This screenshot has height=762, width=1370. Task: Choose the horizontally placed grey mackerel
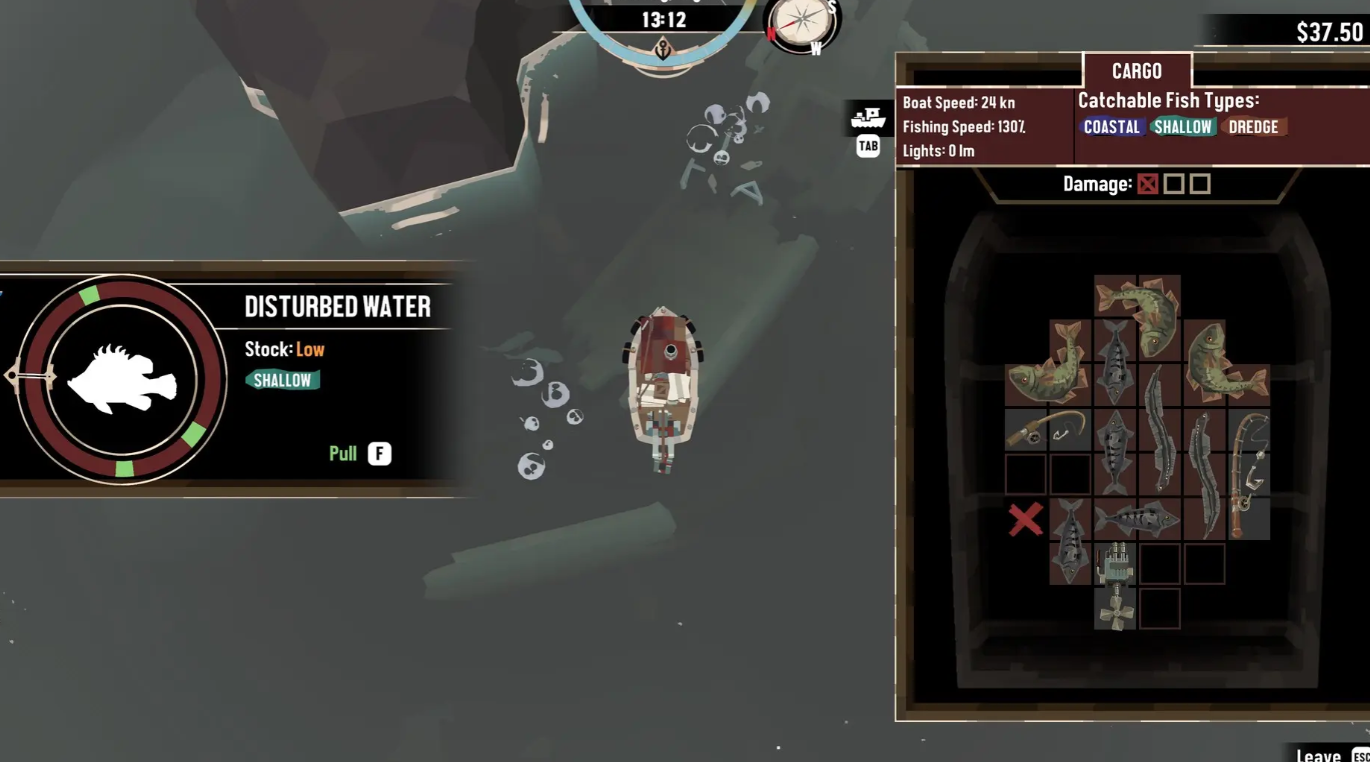(x=1137, y=519)
